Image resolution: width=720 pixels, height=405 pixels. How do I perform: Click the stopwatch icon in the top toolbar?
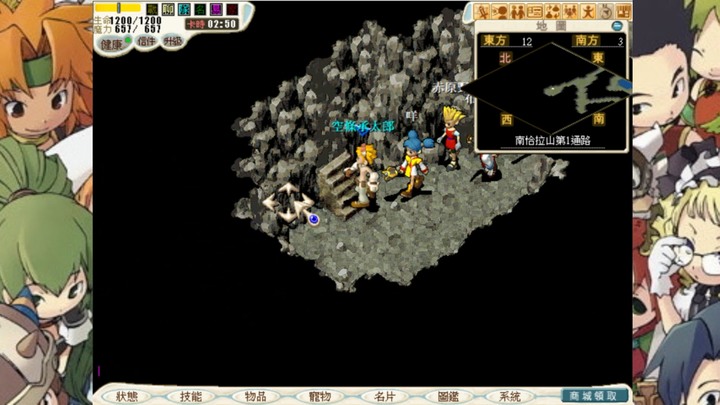[x=607, y=12]
